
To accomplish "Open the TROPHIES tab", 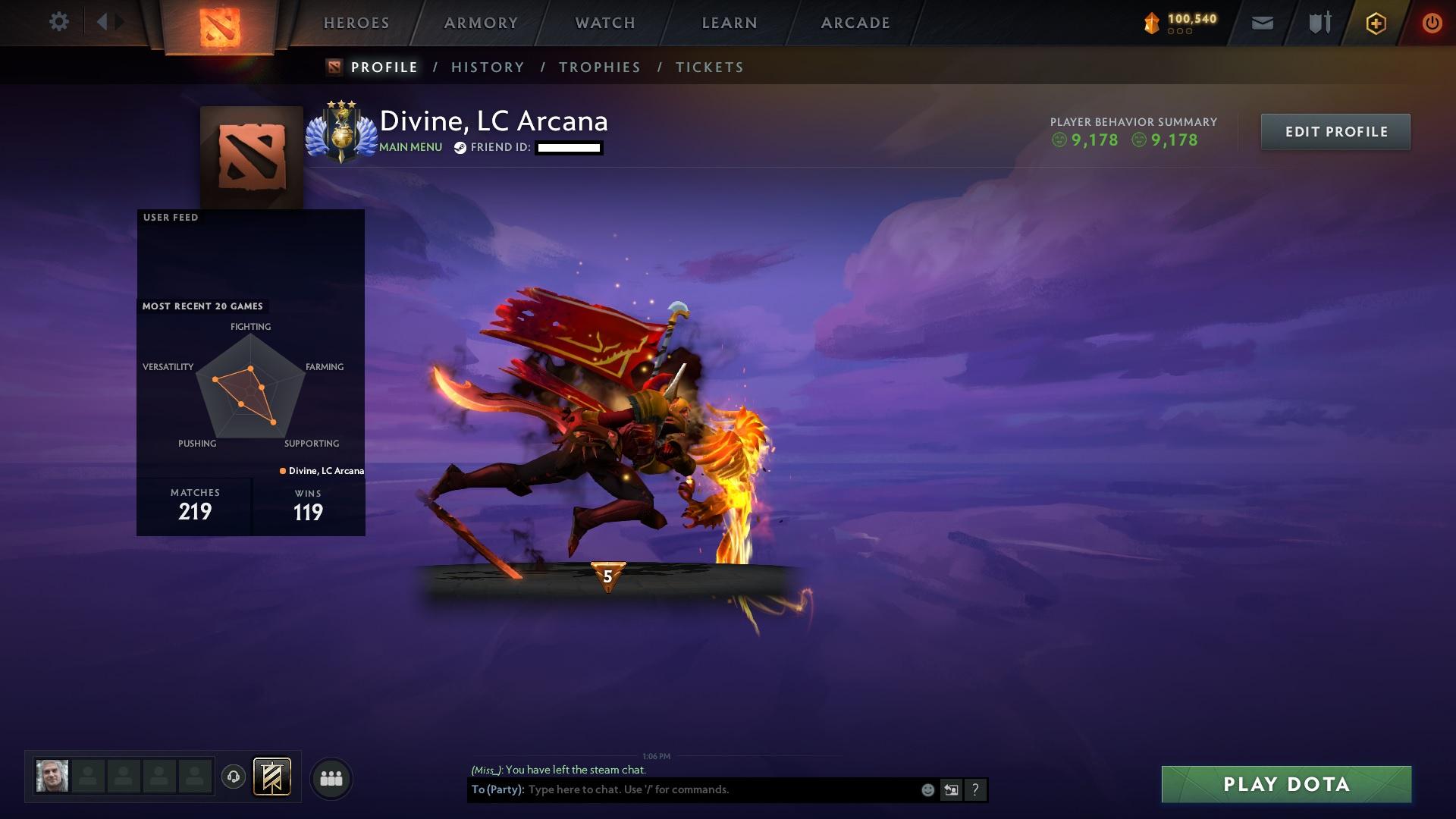I will [x=599, y=67].
